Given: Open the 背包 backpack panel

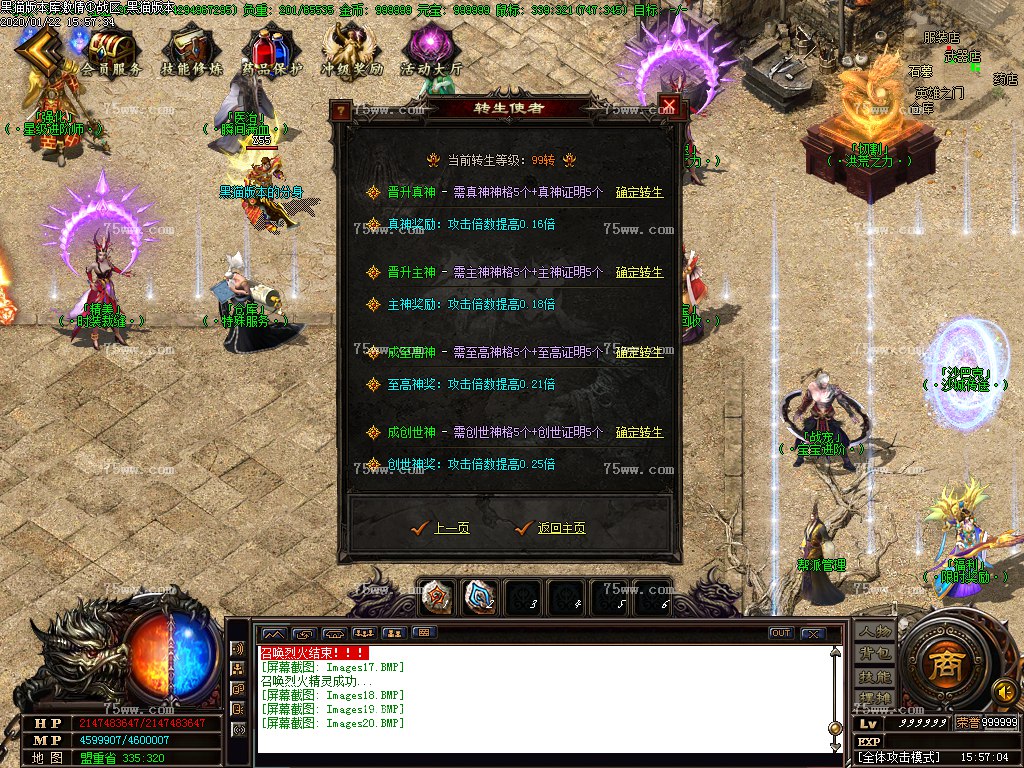Looking at the screenshot, I should pyautogui.click(x=874, y=654).
